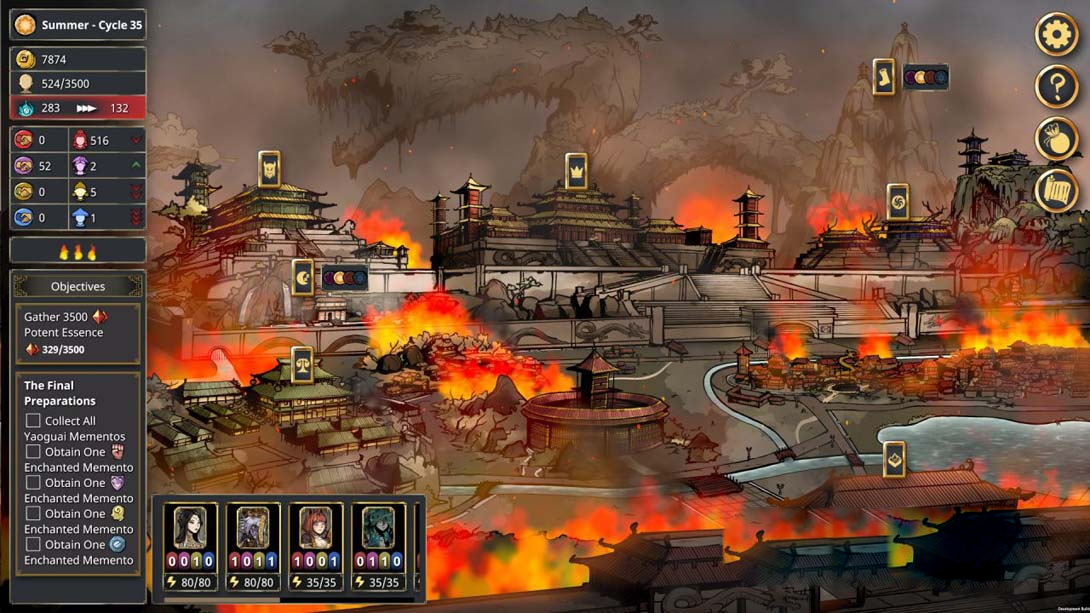
Task: Click the Objectives panel header
Action: coord(78,286)
